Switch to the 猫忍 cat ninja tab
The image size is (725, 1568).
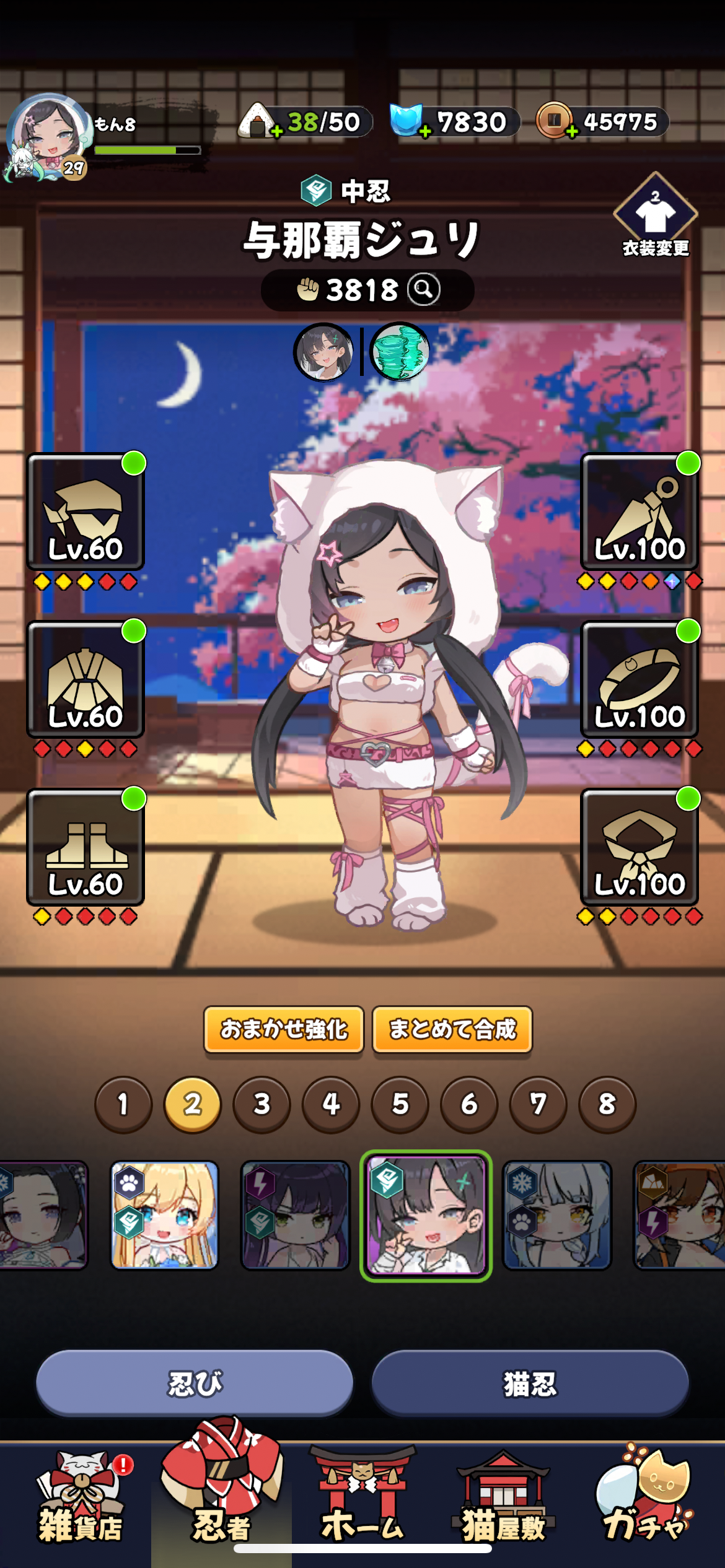[530, 1383]
